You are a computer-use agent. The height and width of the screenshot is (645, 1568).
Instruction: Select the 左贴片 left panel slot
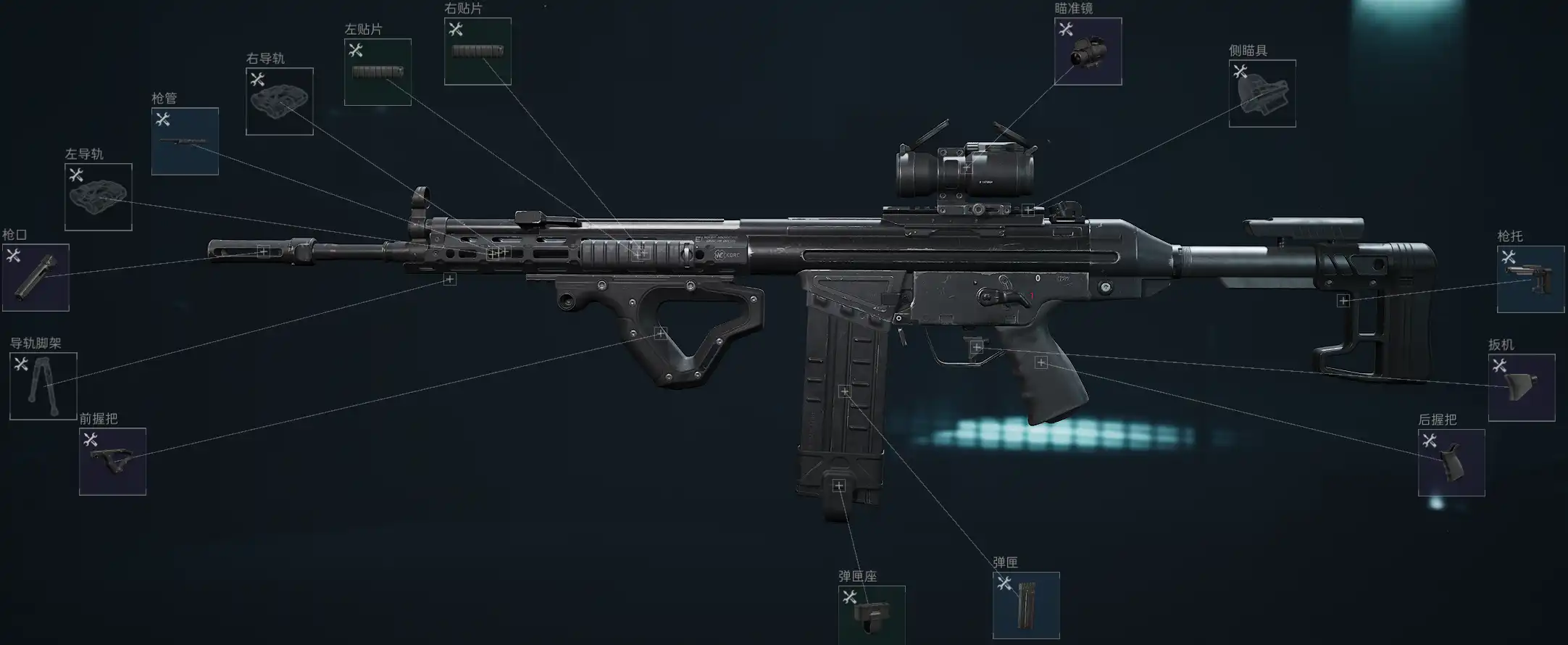pos(378,72)
